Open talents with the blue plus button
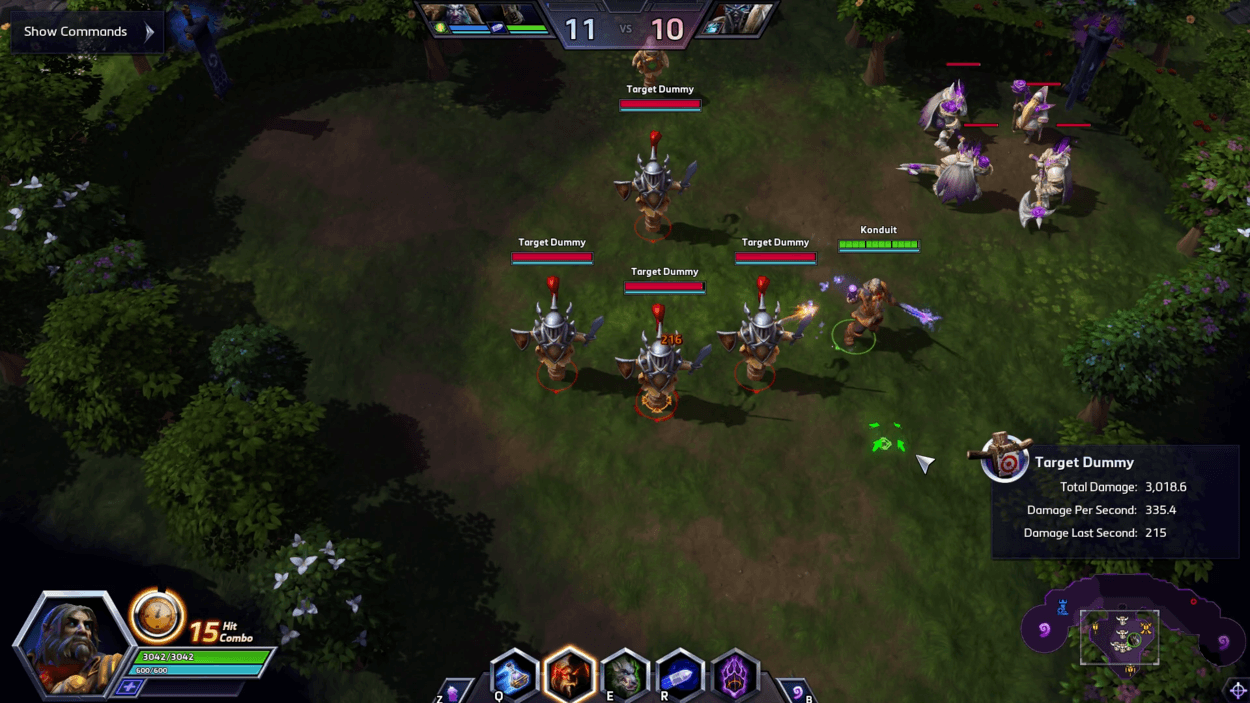 coord(128,687)
